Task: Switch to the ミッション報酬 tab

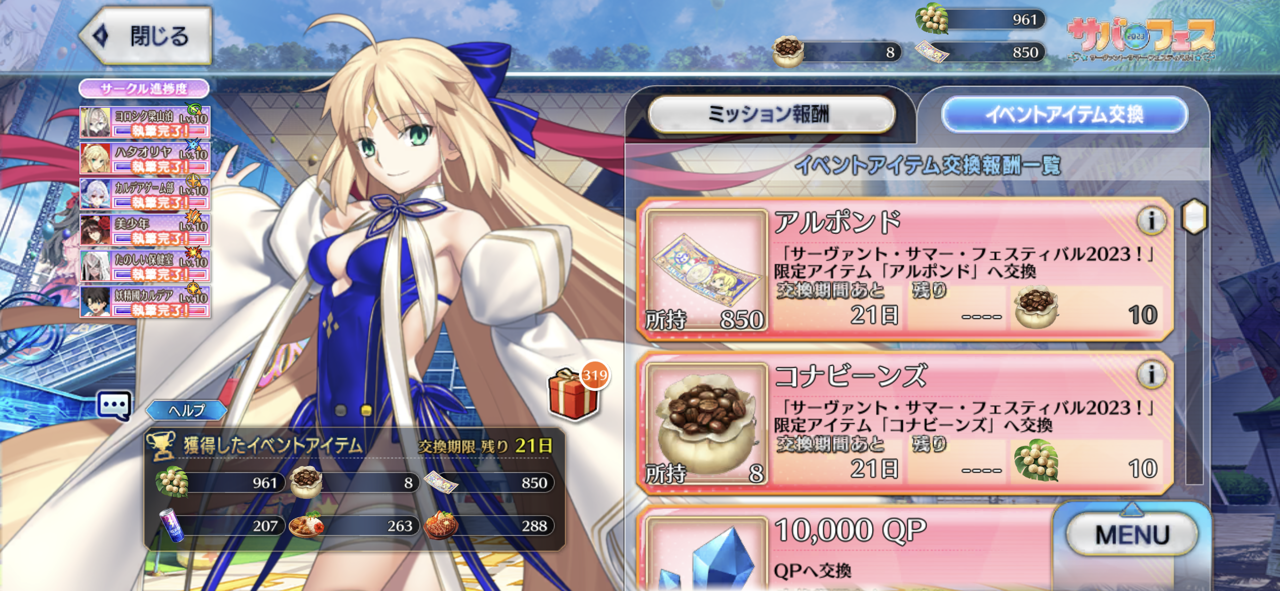Action: point(771,115)
